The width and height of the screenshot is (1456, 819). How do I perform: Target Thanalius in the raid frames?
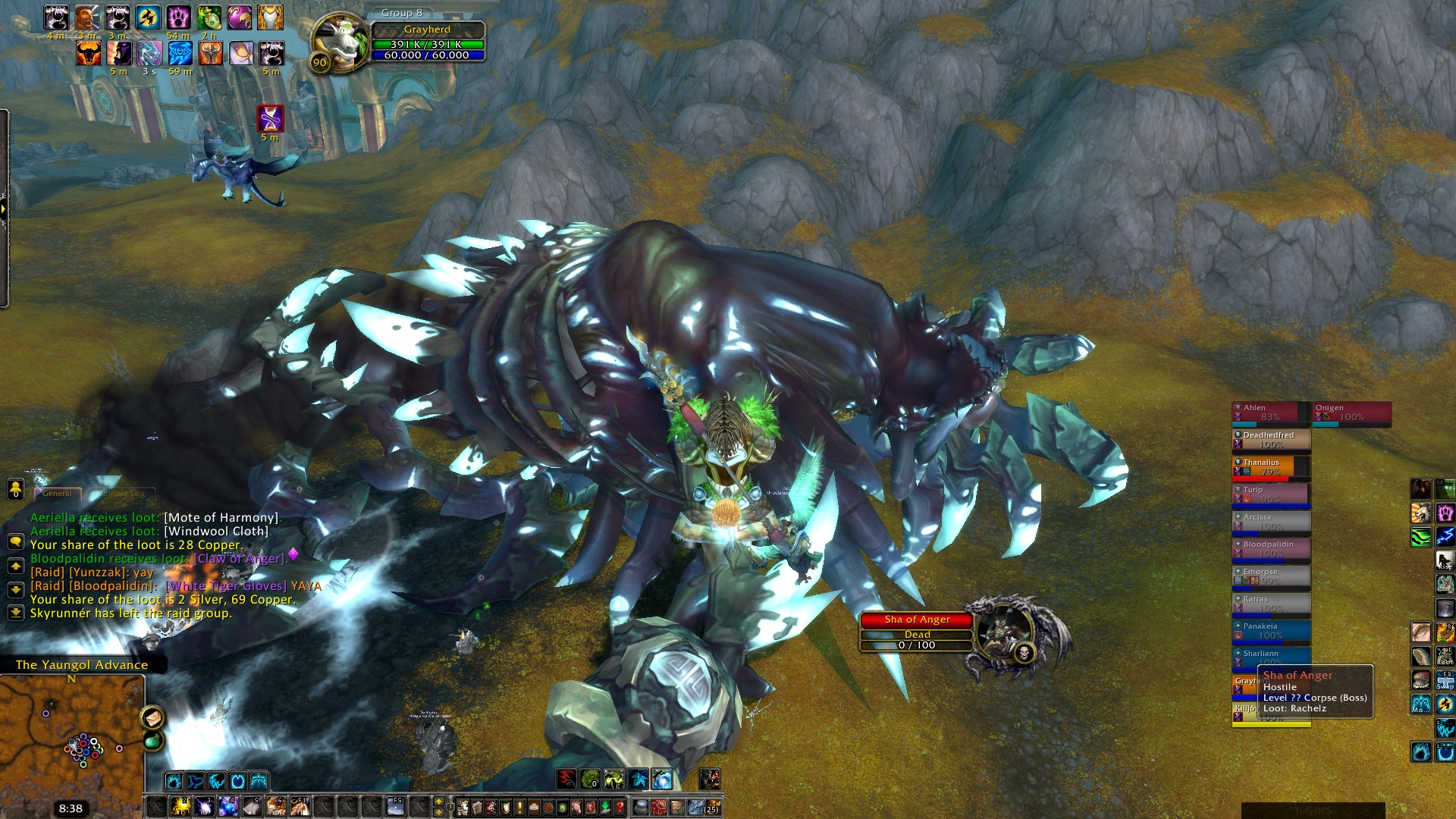[x=1270, y=467]
